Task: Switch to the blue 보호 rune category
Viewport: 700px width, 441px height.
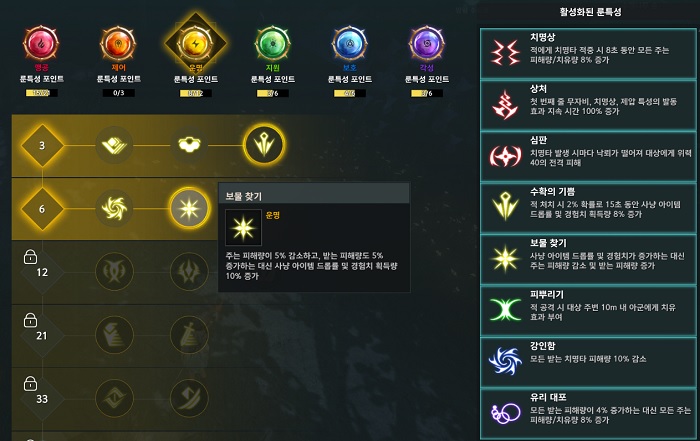Action: point(349,45)
